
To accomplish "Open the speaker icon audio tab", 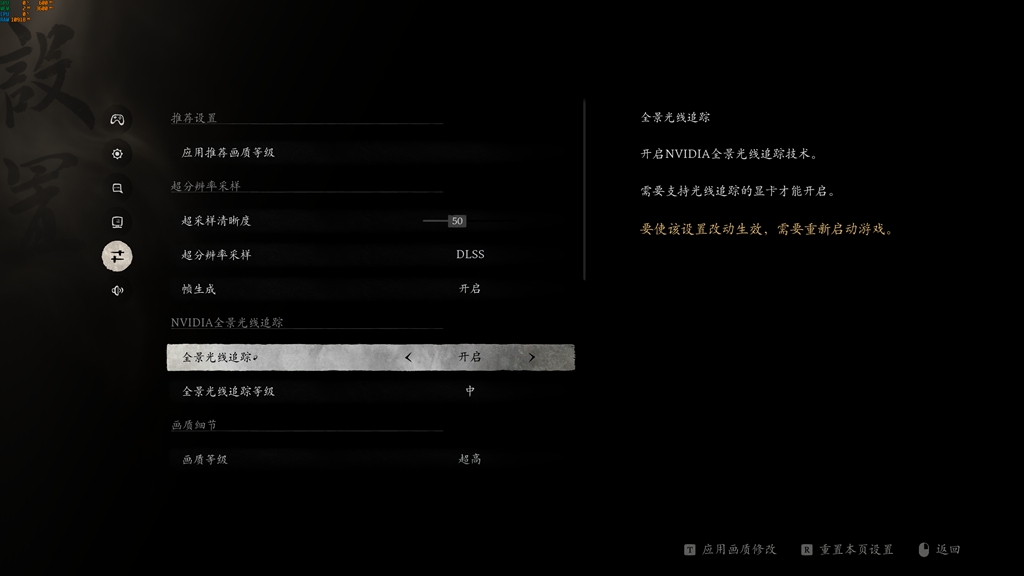I will point(117,290).
